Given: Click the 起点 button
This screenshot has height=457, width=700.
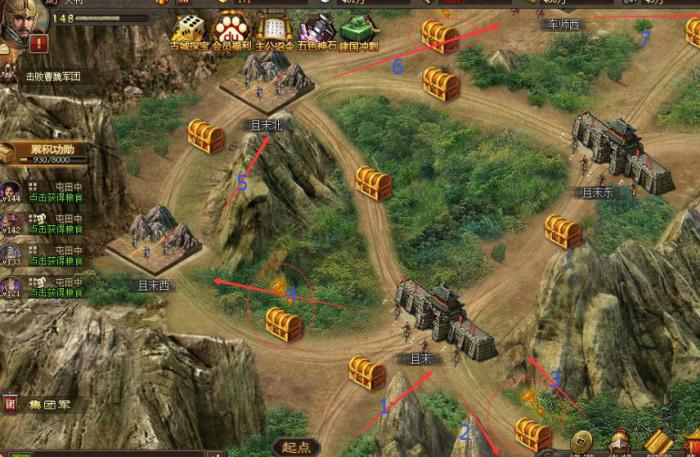Looking at the screenshot, I should click(296, 447).
